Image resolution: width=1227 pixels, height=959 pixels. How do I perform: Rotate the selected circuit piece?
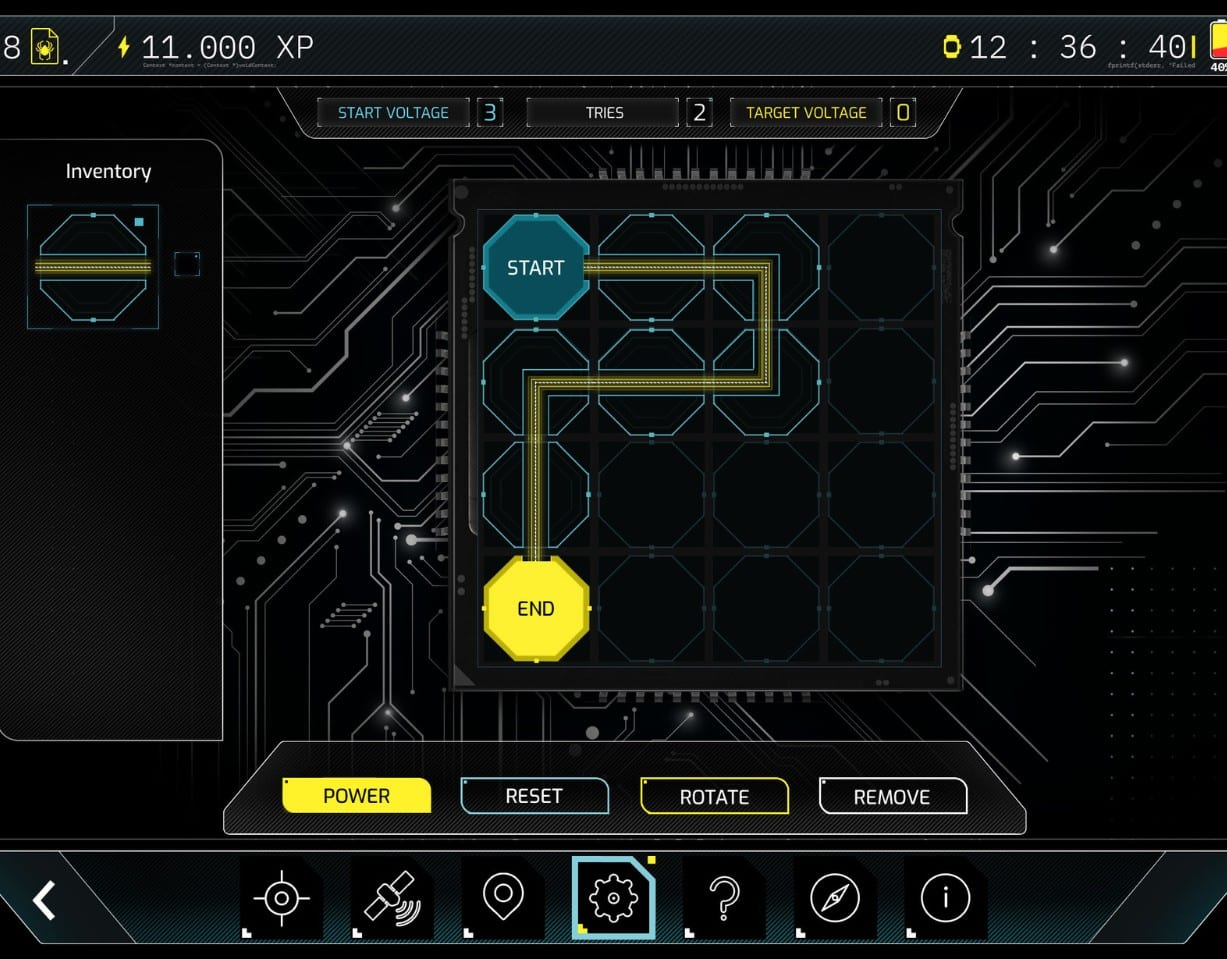coord(714,797)
